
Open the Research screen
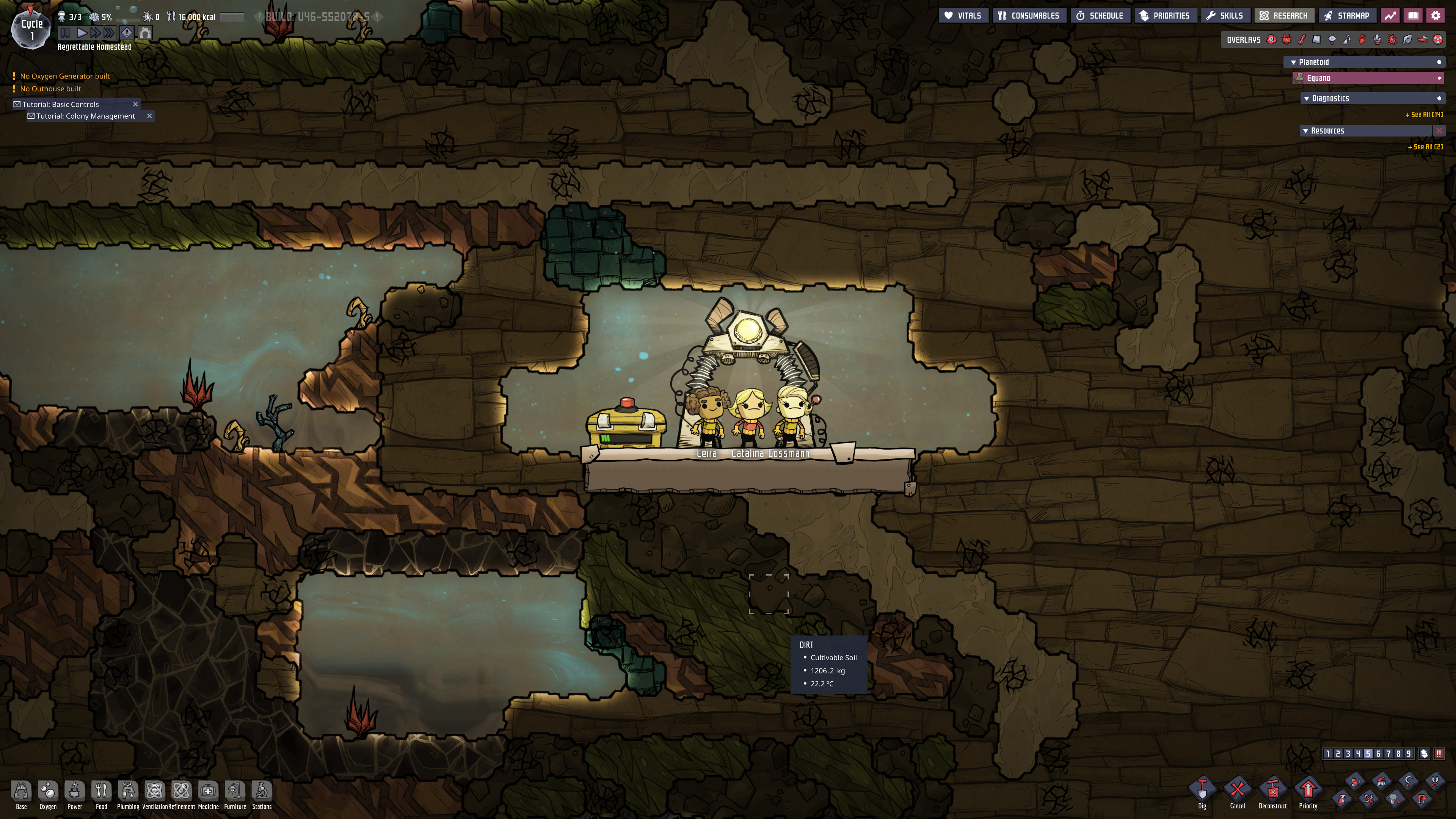click(x=1283, y=16)
